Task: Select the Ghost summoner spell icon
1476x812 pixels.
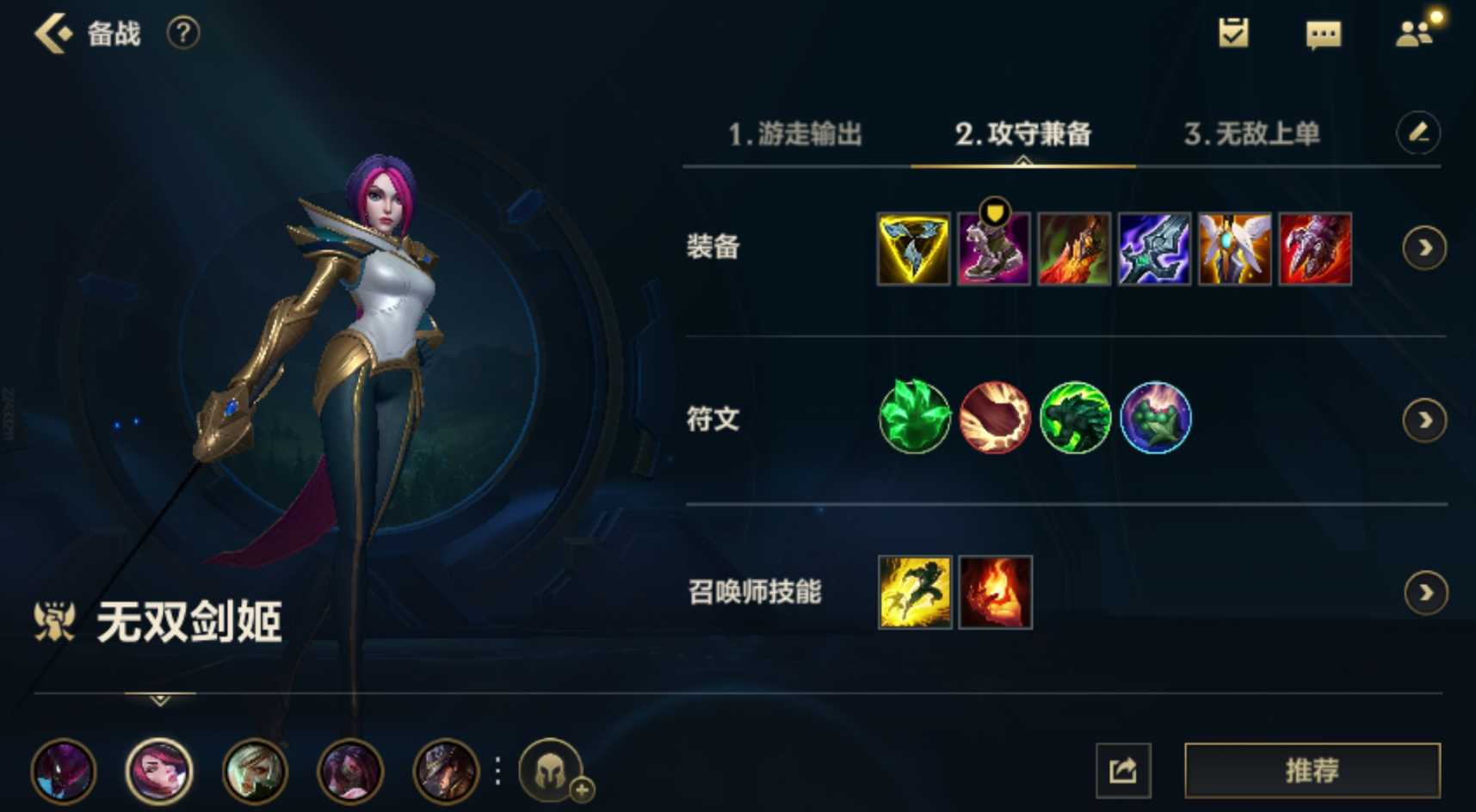Action: [913, 592]
